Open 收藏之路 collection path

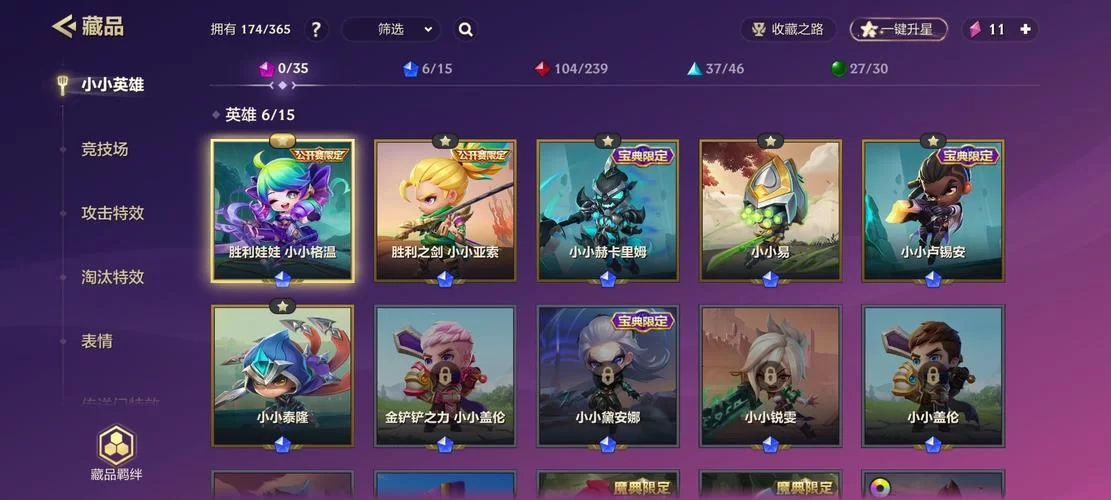[788, 29]
